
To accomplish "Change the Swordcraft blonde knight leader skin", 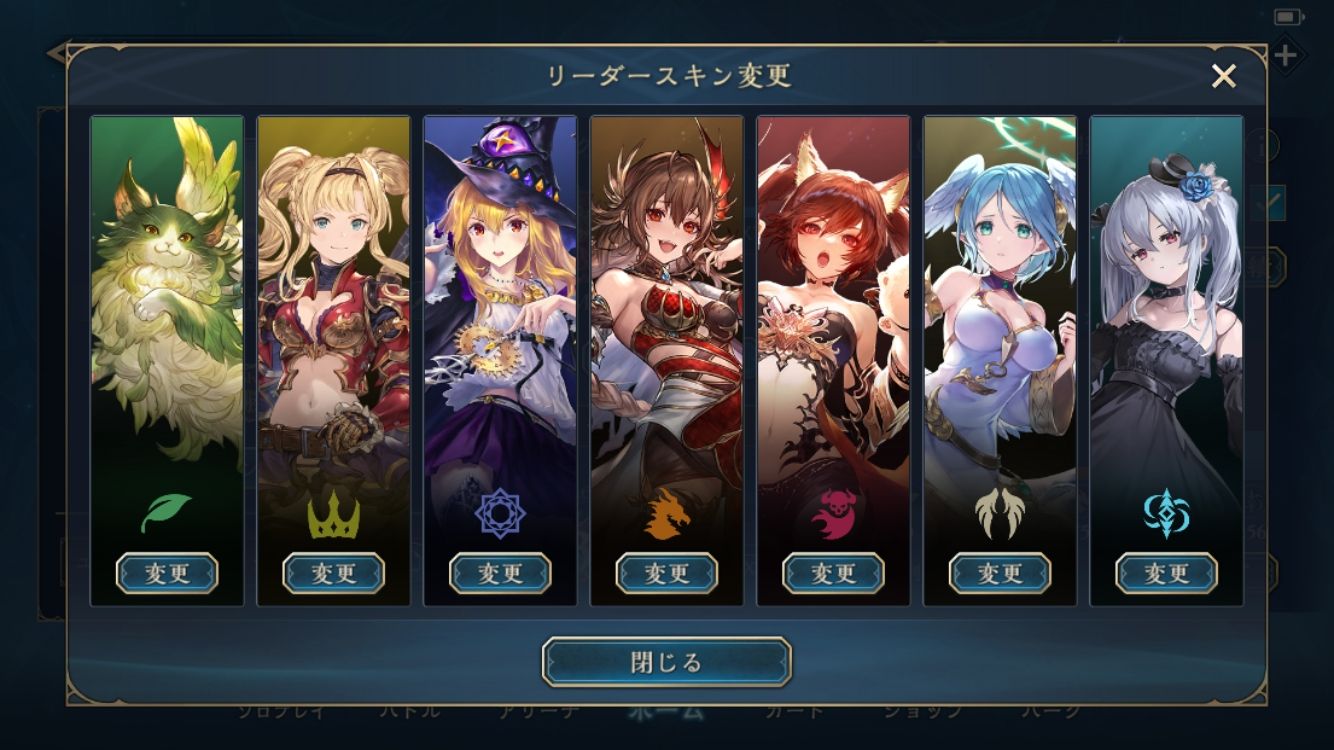I will point(333,573).
